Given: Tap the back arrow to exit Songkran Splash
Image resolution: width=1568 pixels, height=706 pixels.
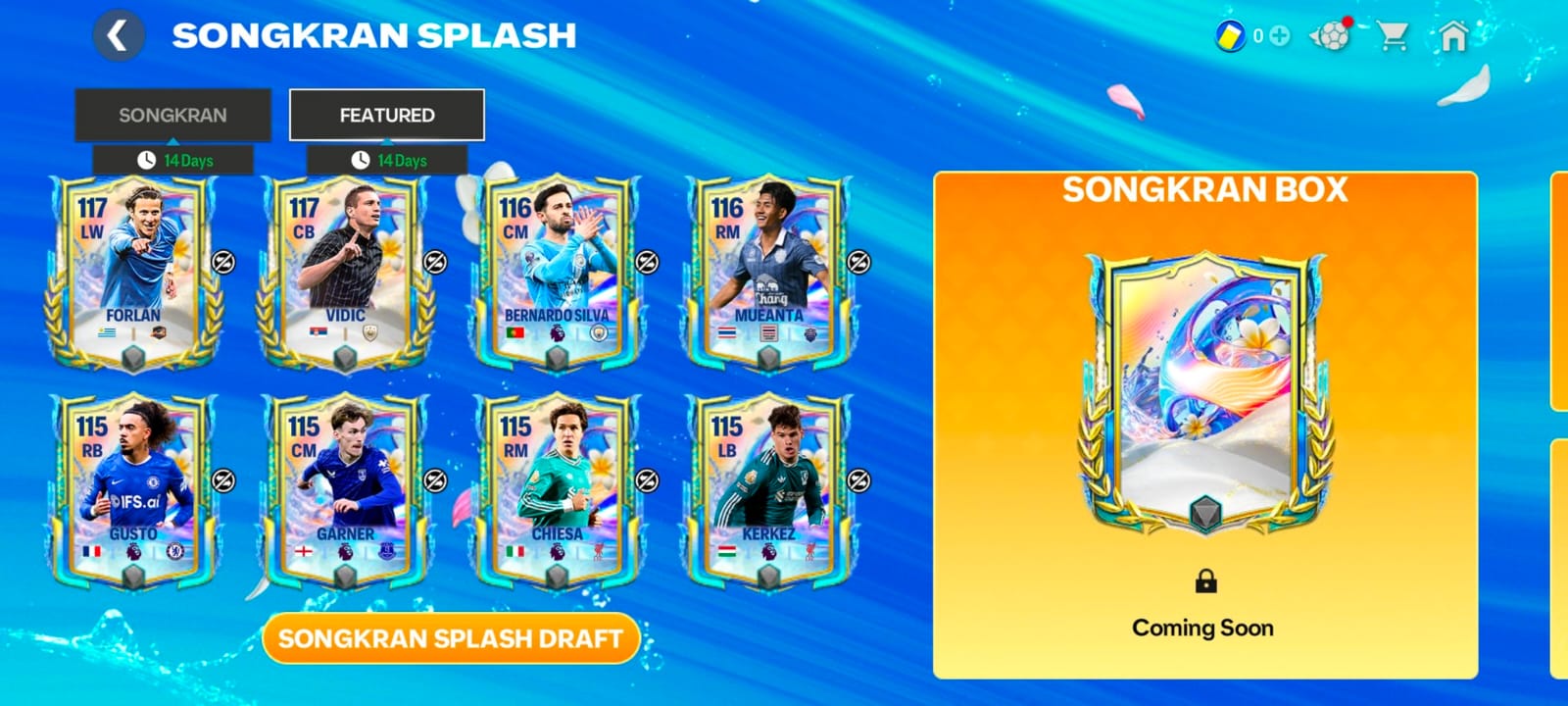Looking at the screenshot, I should click(117, 34).
